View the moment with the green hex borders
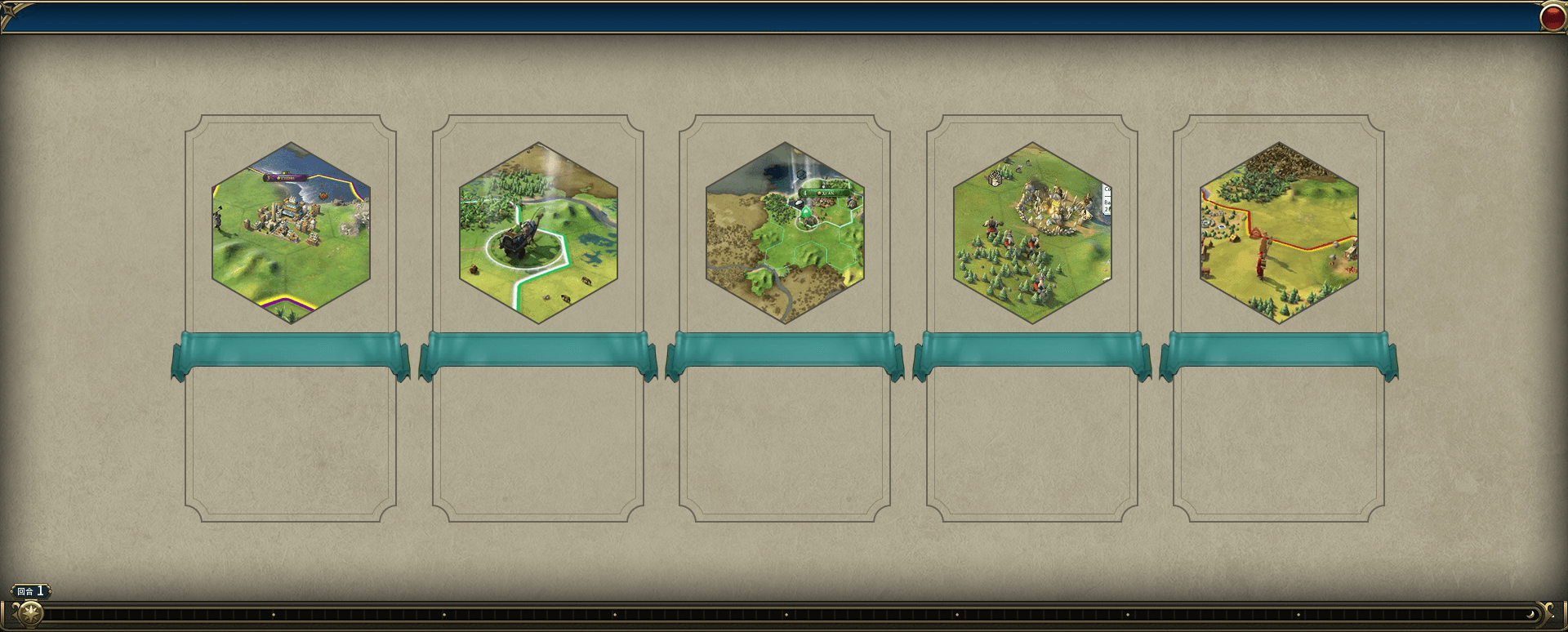This screenshot has width=1568, height=632. coord(785,233)
